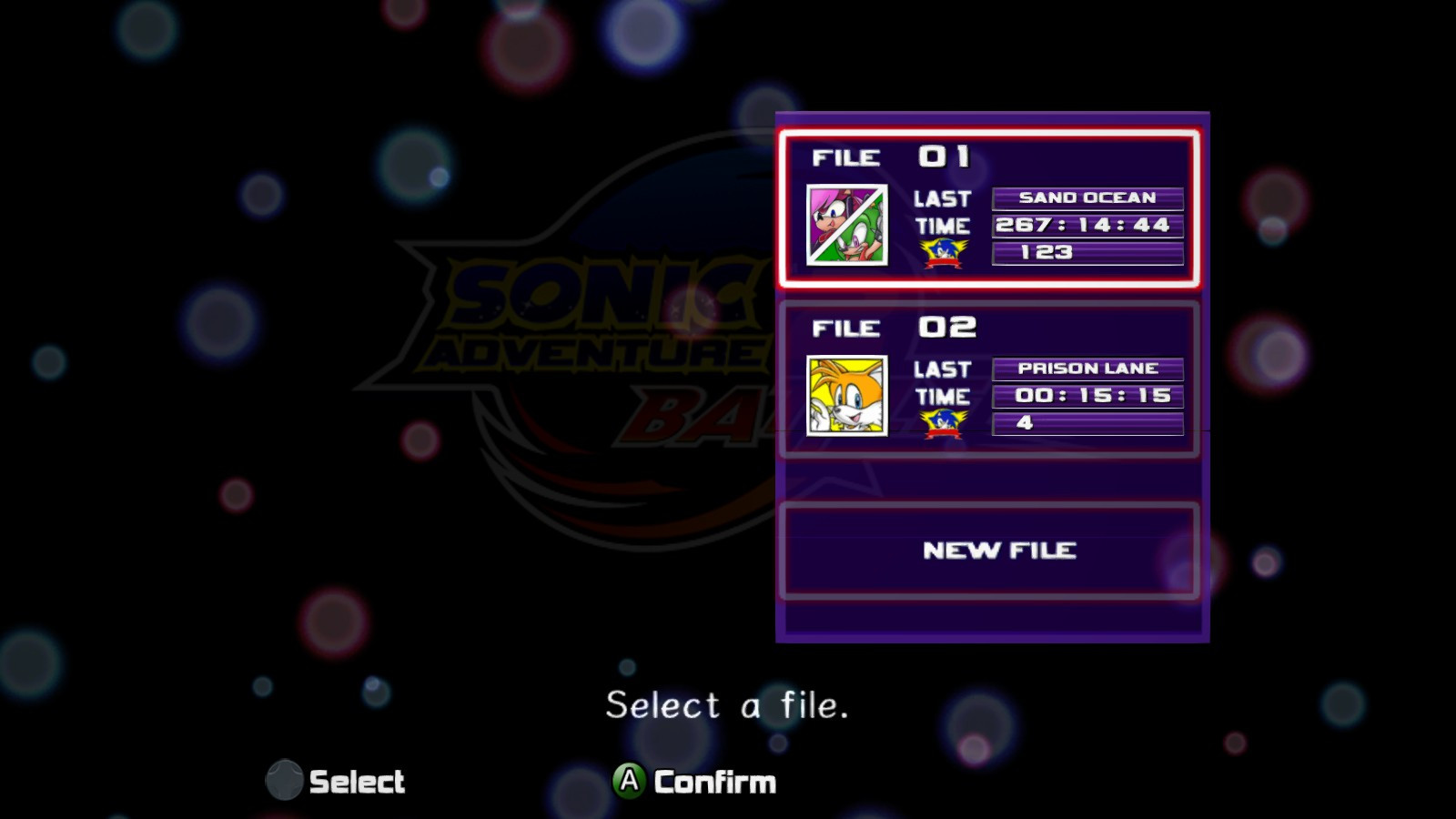The width and height of the screenshot is (1456, 819).
Task: Click the 00:15:15 time readout on File 02
Action: coord(1088,395)
